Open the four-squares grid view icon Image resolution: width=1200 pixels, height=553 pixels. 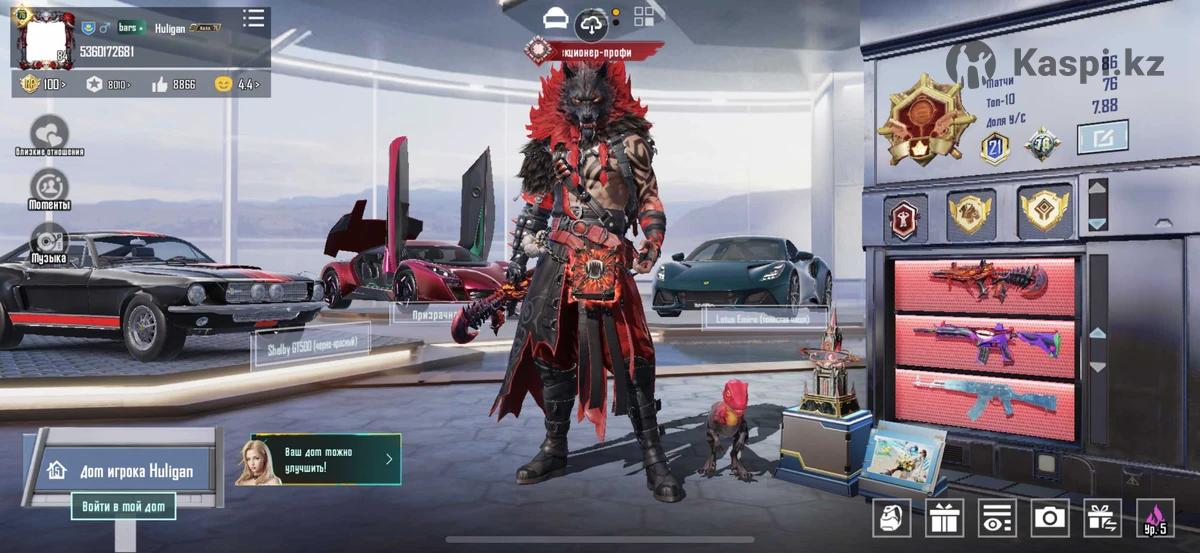point(643,17)
